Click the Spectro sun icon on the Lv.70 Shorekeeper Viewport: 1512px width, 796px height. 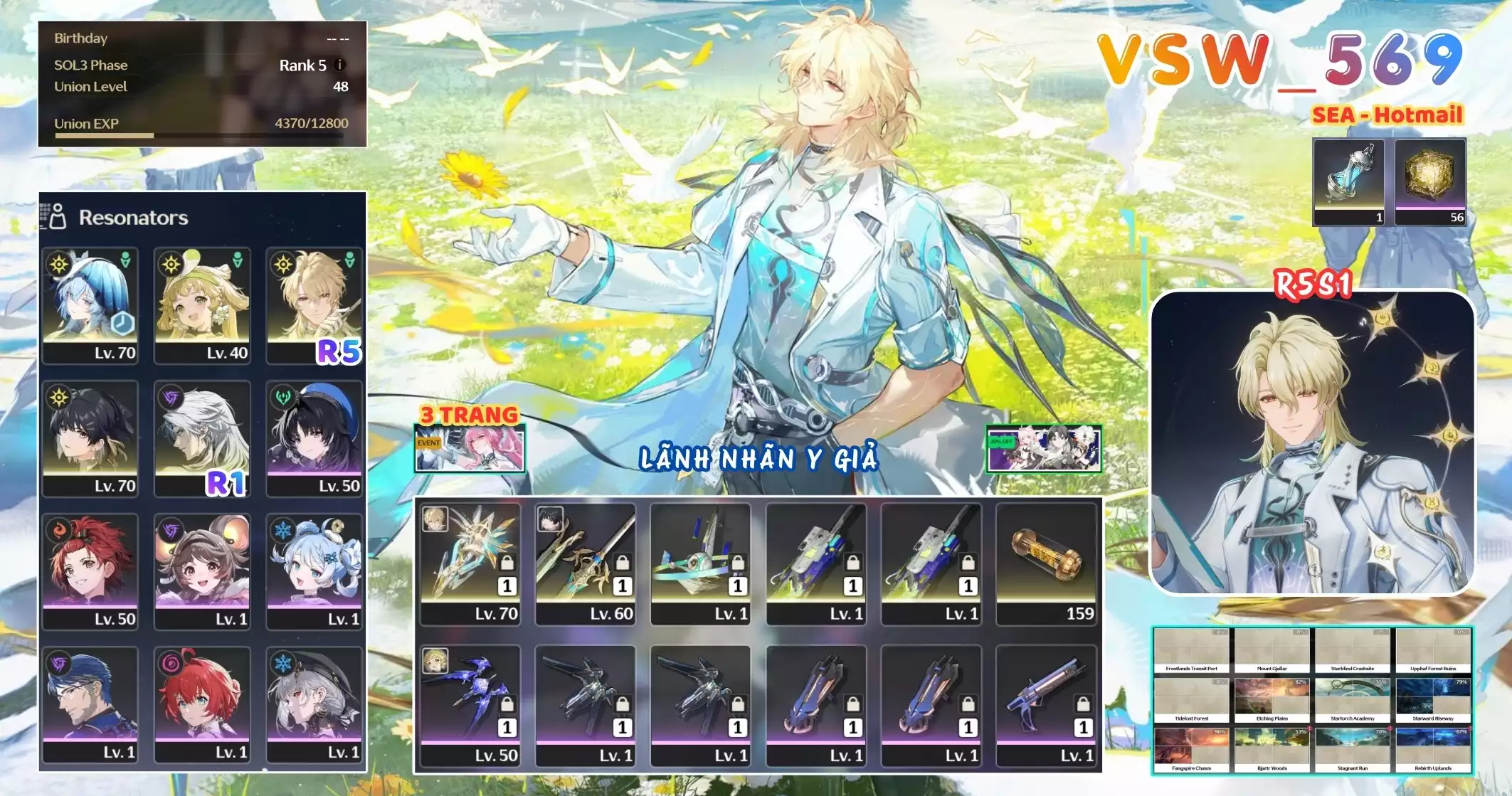tap(59, 265)
